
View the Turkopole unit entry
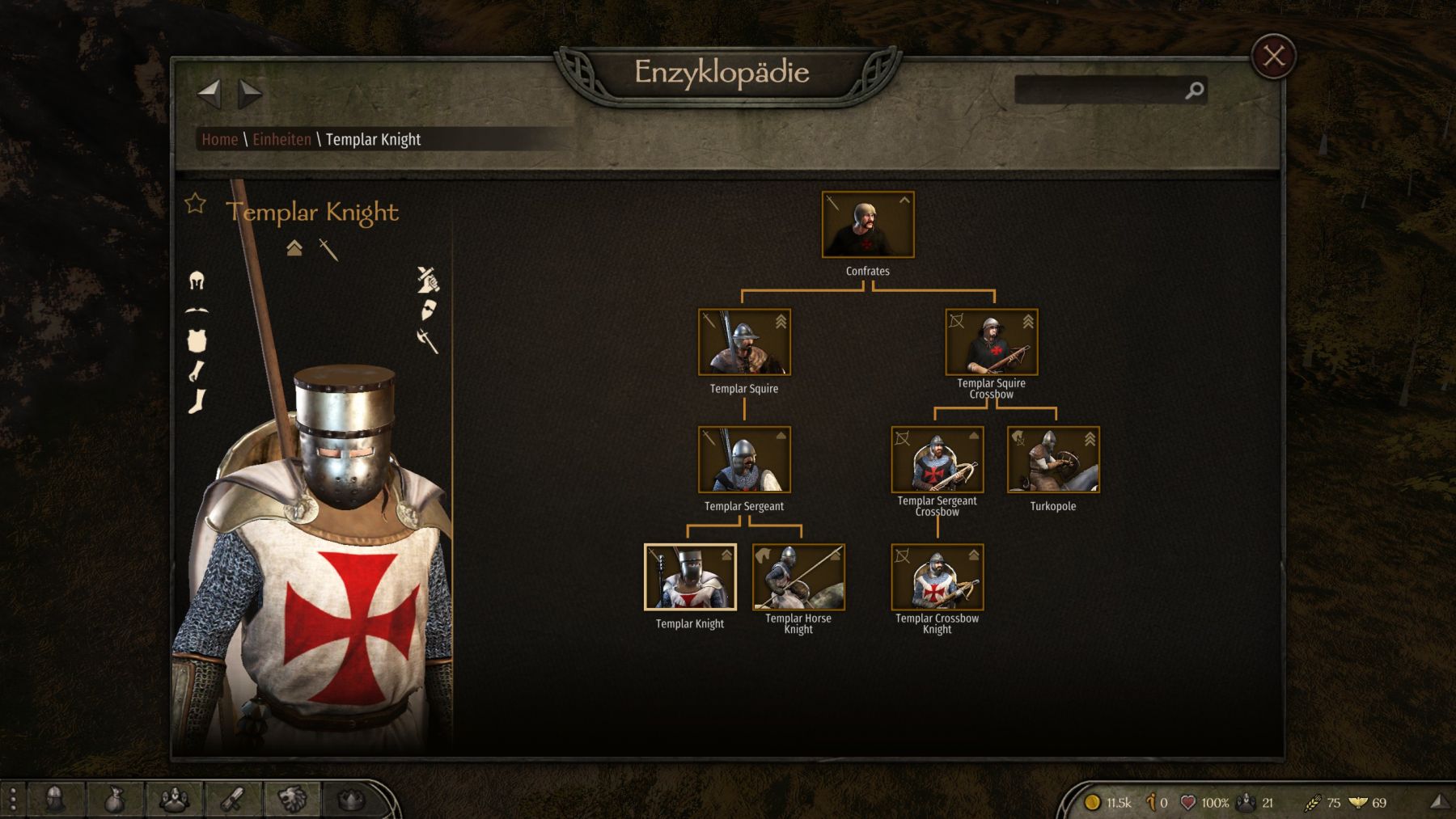pyautogui.click(x=1052, y=459)
